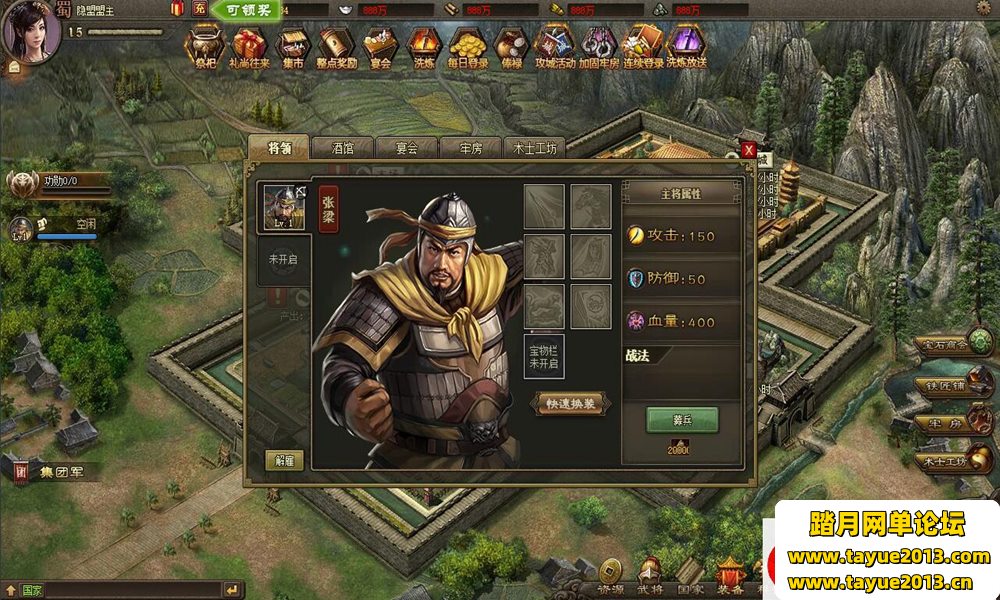Open the 资源 resources menu coin icon
1000x600 pixels.
point(608,574)
